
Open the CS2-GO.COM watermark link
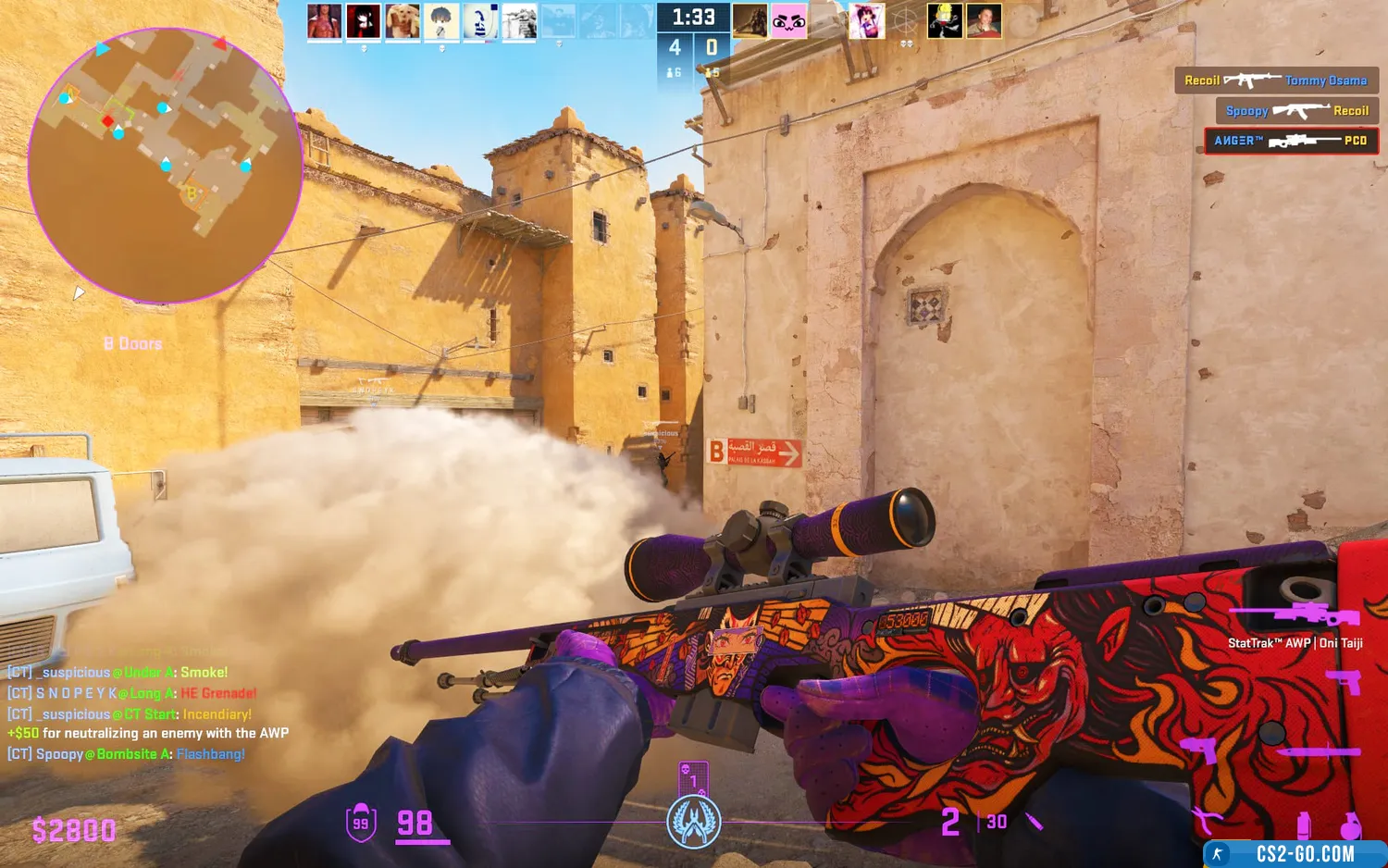pyautogui.click(x=1294, y=854)
